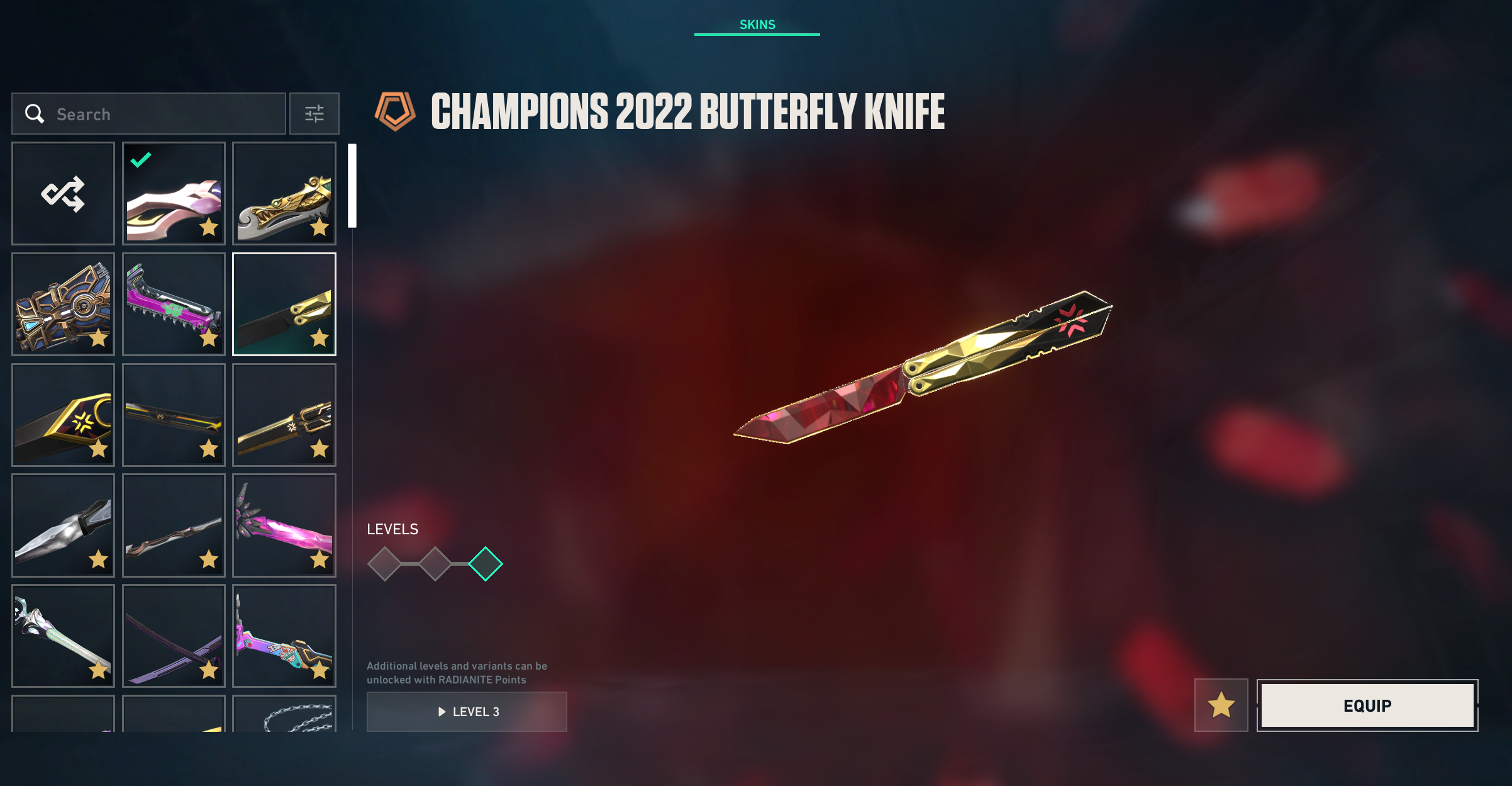The width and height of the screenshot is (1512, 786).
Task: Choose the Champions 2022 Butterfly Knife thumbnail
Action: [284, 304]
